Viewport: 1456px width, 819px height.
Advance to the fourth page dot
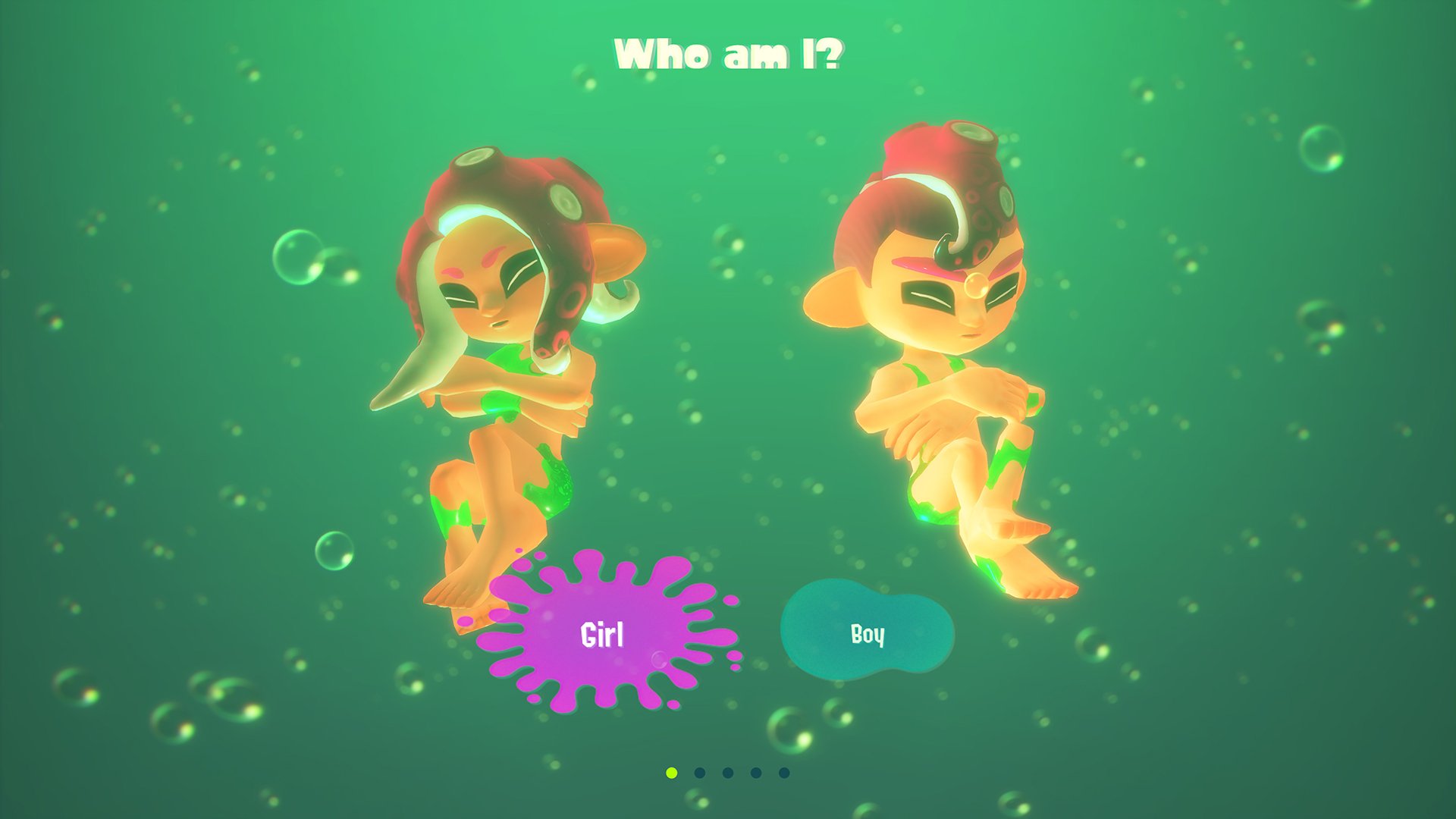tap(757, 773)
